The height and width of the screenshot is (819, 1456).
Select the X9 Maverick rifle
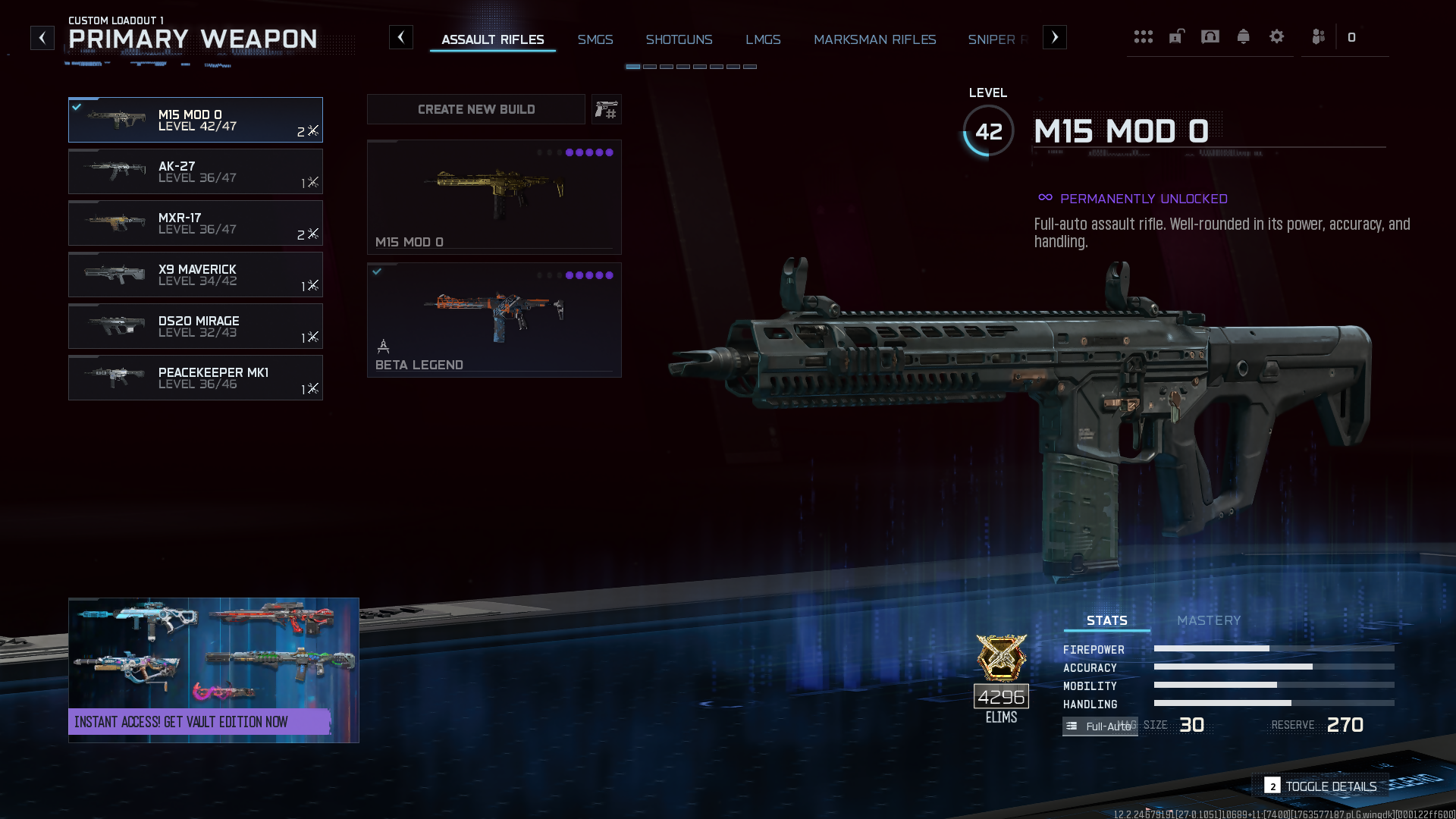tap(195, 275)
